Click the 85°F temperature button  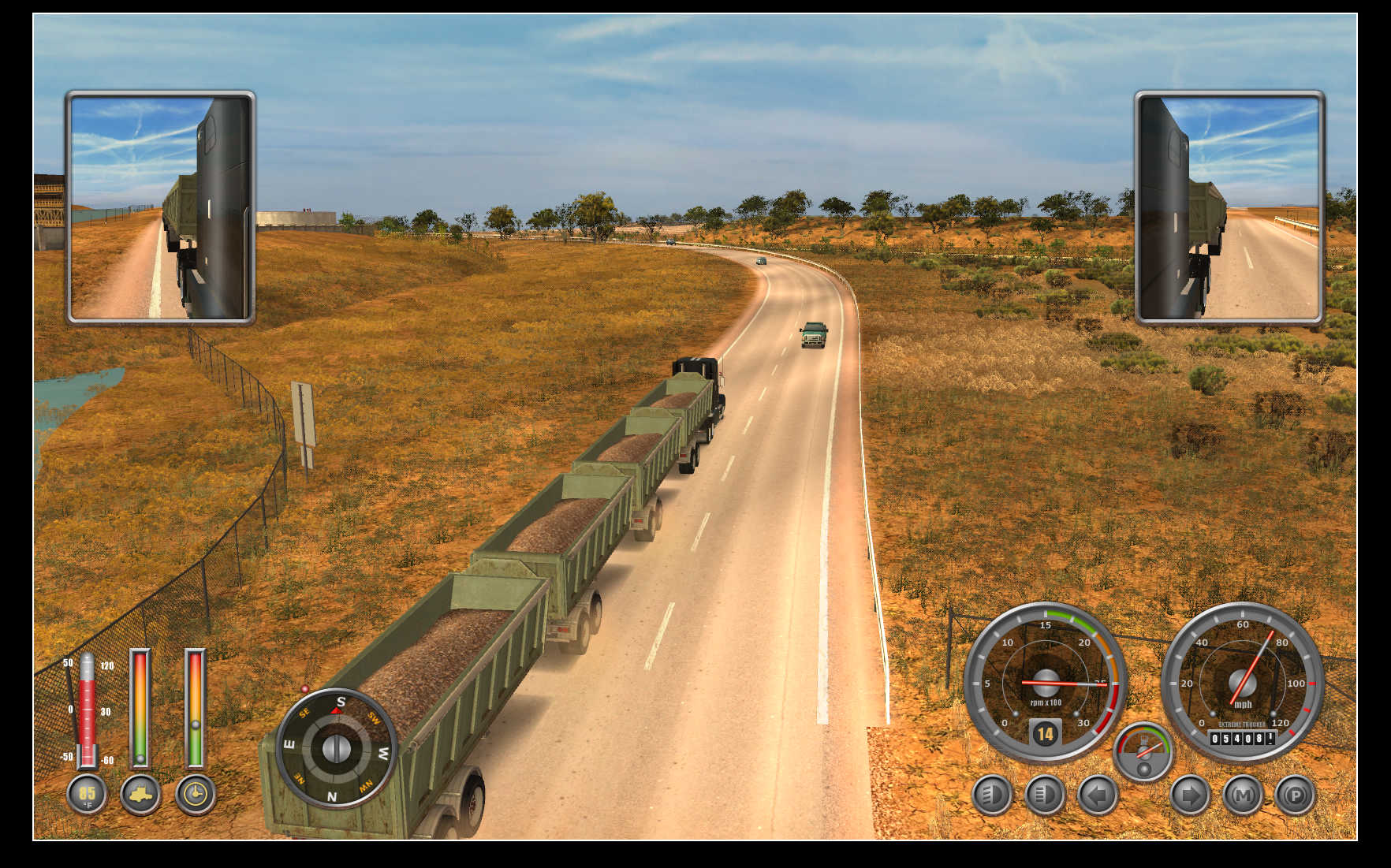click(x=87, y=794)
